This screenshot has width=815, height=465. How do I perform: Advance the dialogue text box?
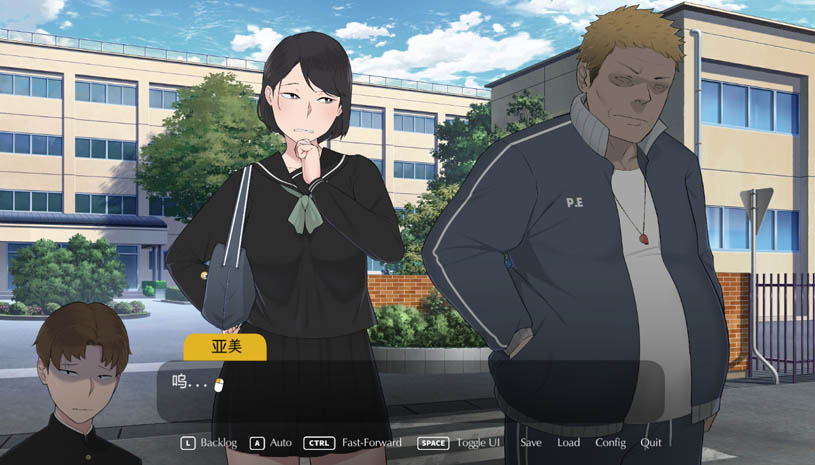[x=410, y=390]
